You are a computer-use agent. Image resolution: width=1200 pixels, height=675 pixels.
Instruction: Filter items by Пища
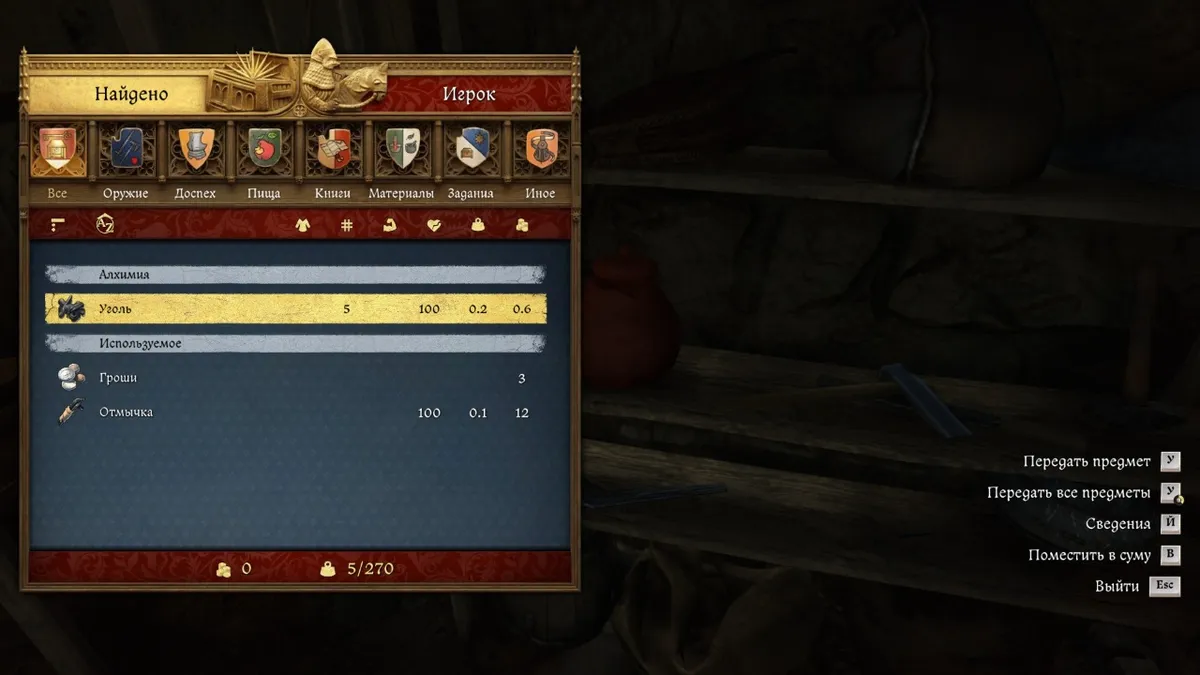[264, 149]
